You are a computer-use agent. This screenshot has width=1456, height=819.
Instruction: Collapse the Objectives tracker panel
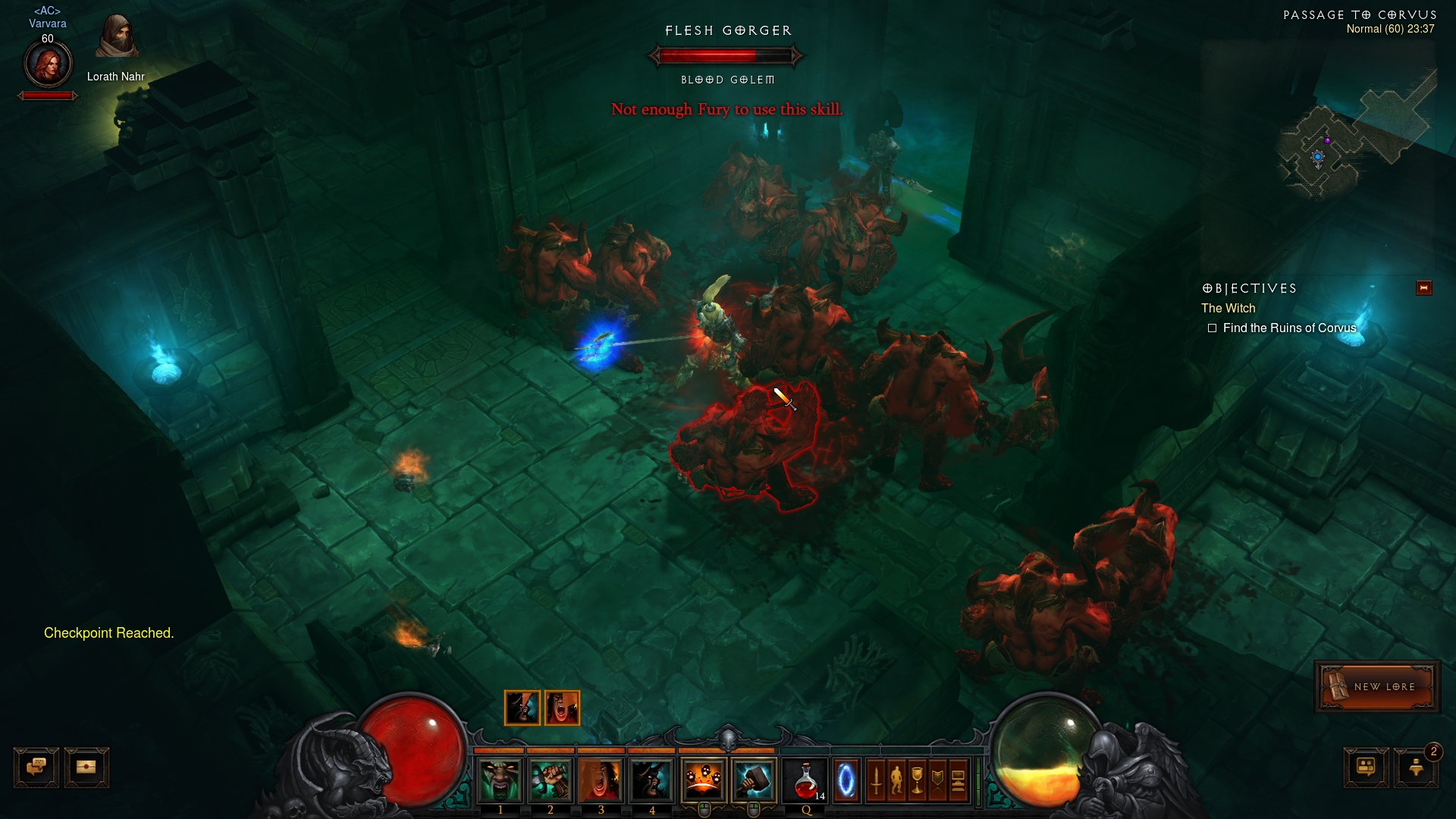(1423, 288)
